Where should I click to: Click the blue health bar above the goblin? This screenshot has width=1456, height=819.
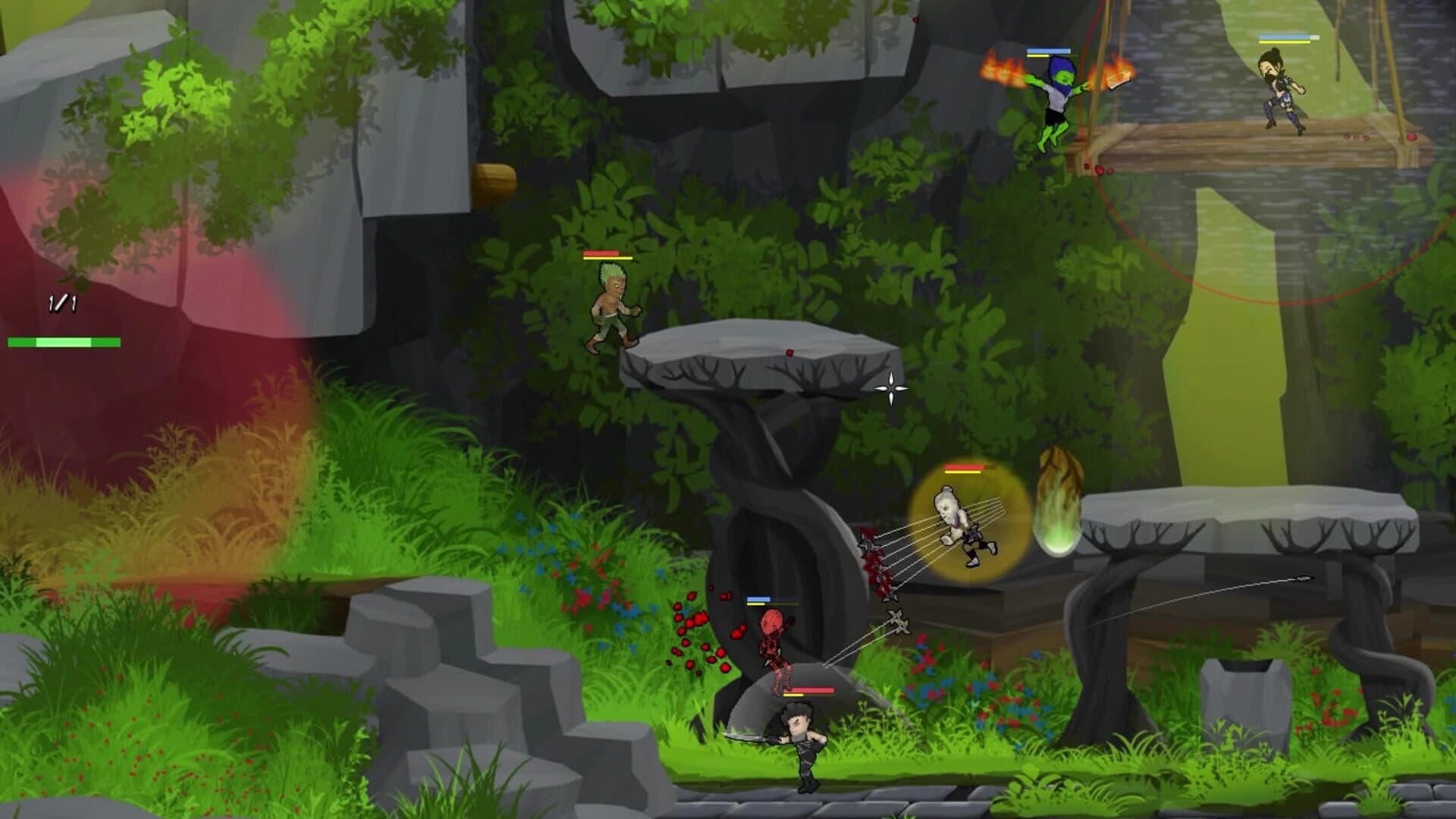coord(1049,50)
